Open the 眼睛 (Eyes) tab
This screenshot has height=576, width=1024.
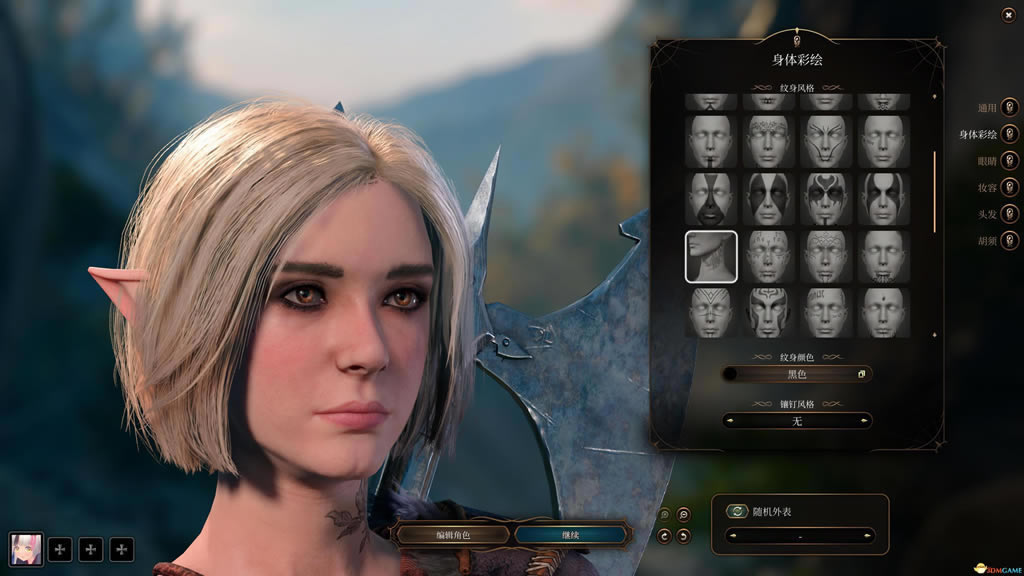1009,161
